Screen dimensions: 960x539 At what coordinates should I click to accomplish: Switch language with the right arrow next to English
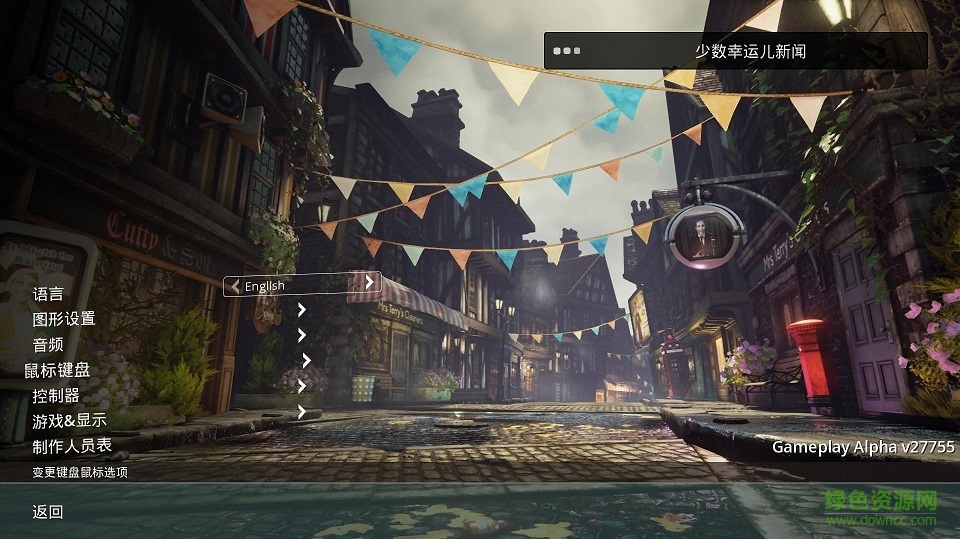tap(369, 284)
